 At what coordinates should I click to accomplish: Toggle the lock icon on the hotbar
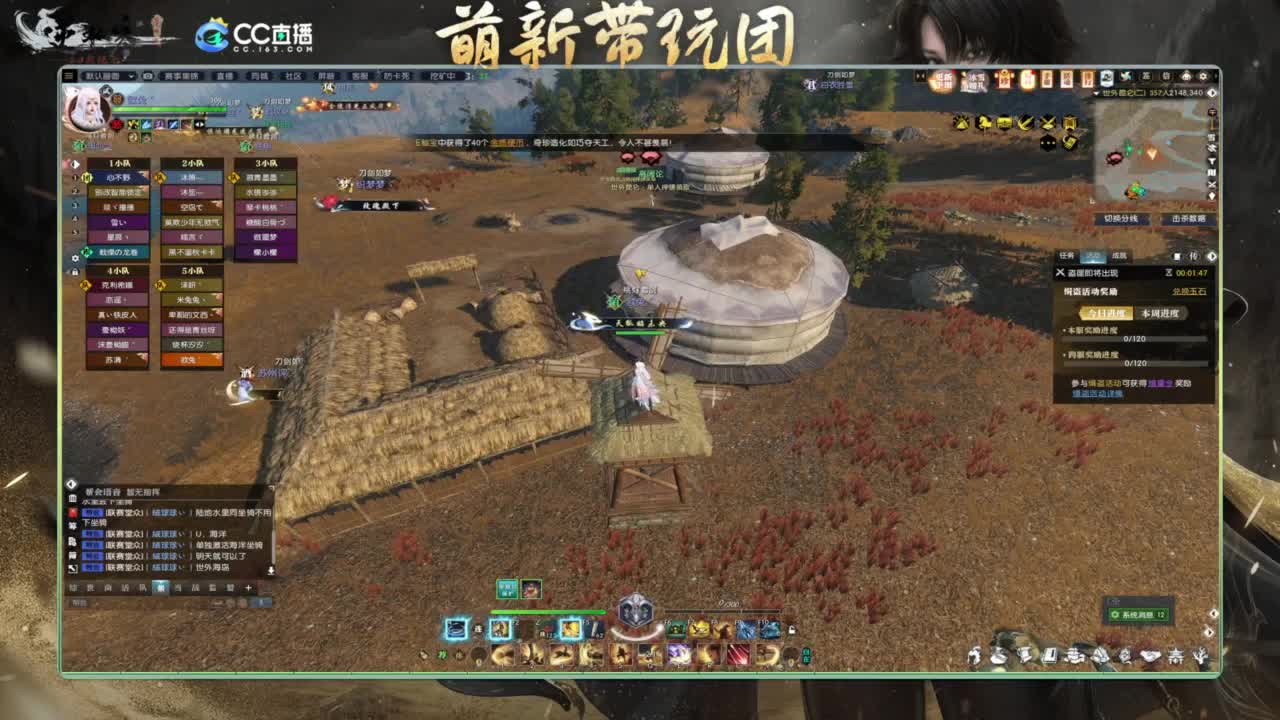(792, 629)
